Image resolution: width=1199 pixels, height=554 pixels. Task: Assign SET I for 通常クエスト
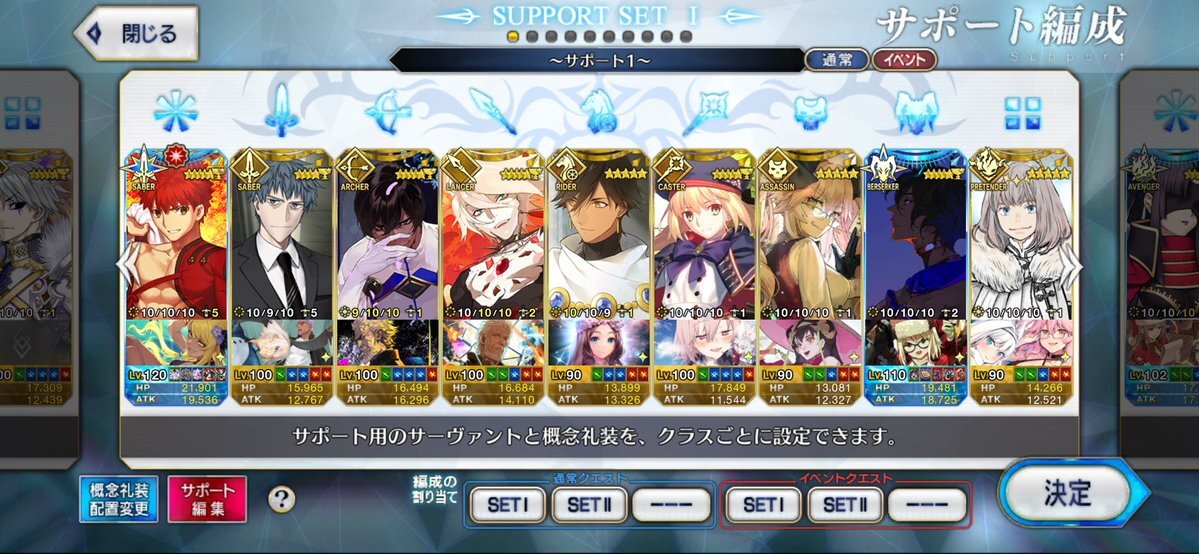[x=508, y=505]
